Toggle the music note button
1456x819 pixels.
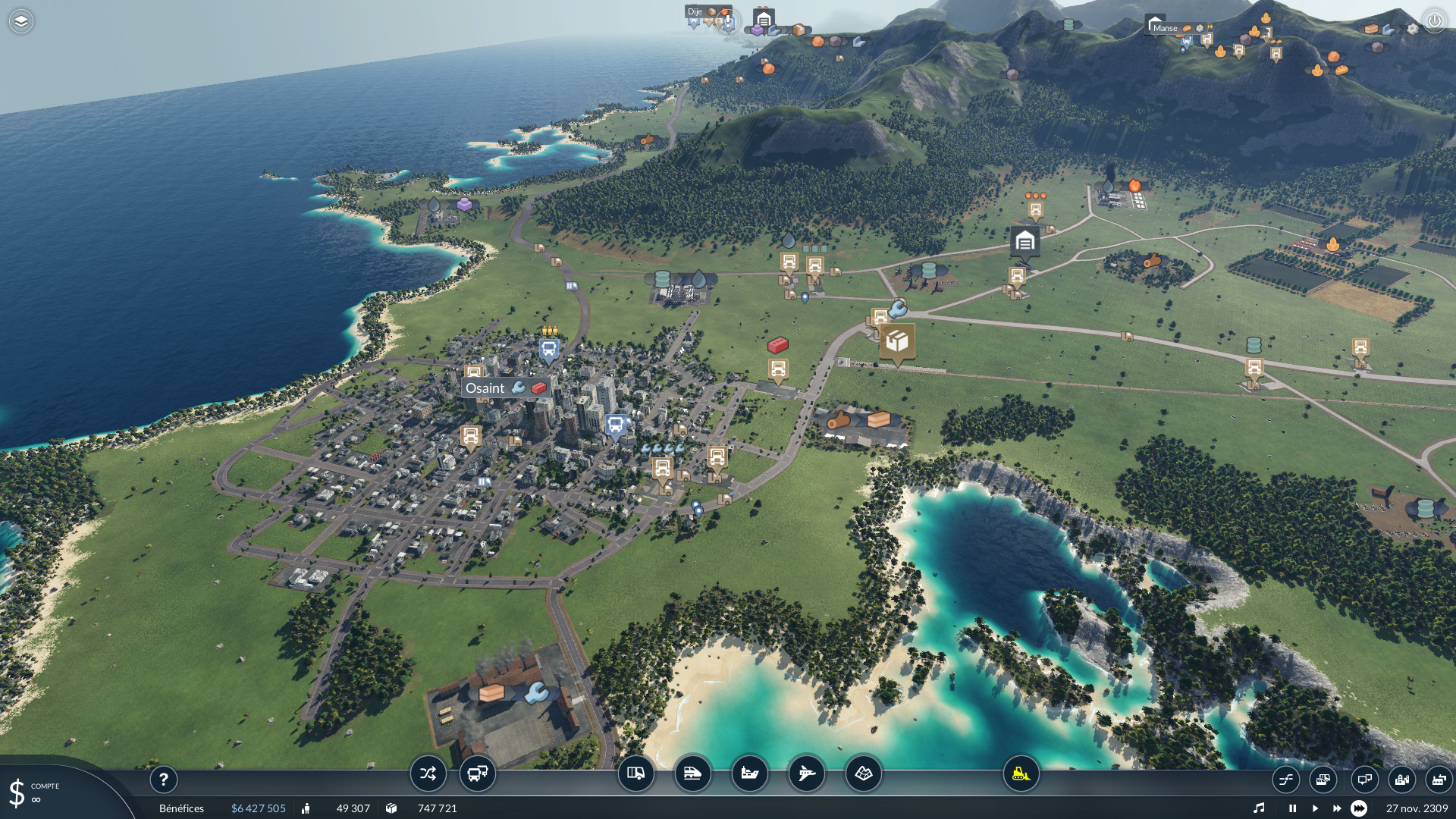[x=1259, y=808]
